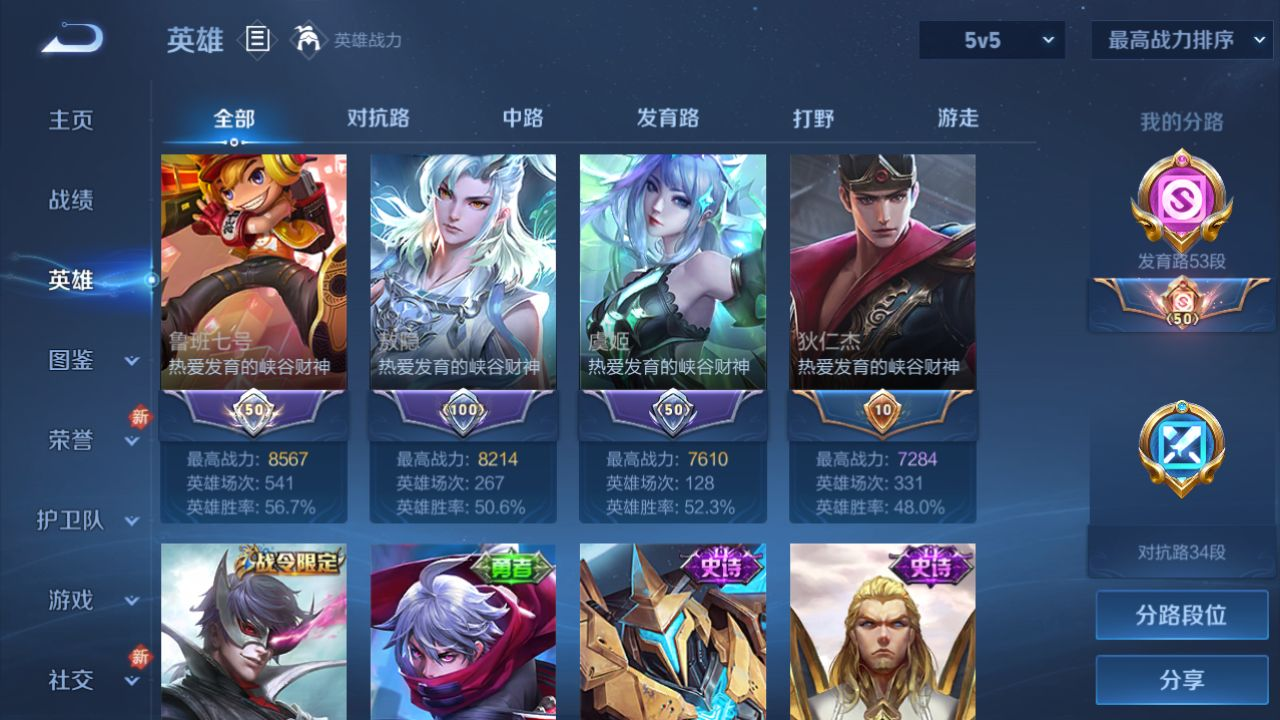The image size is (1280, 720).
Task: Switch to the 中路 tab
Action: click(x=523, y=118)
